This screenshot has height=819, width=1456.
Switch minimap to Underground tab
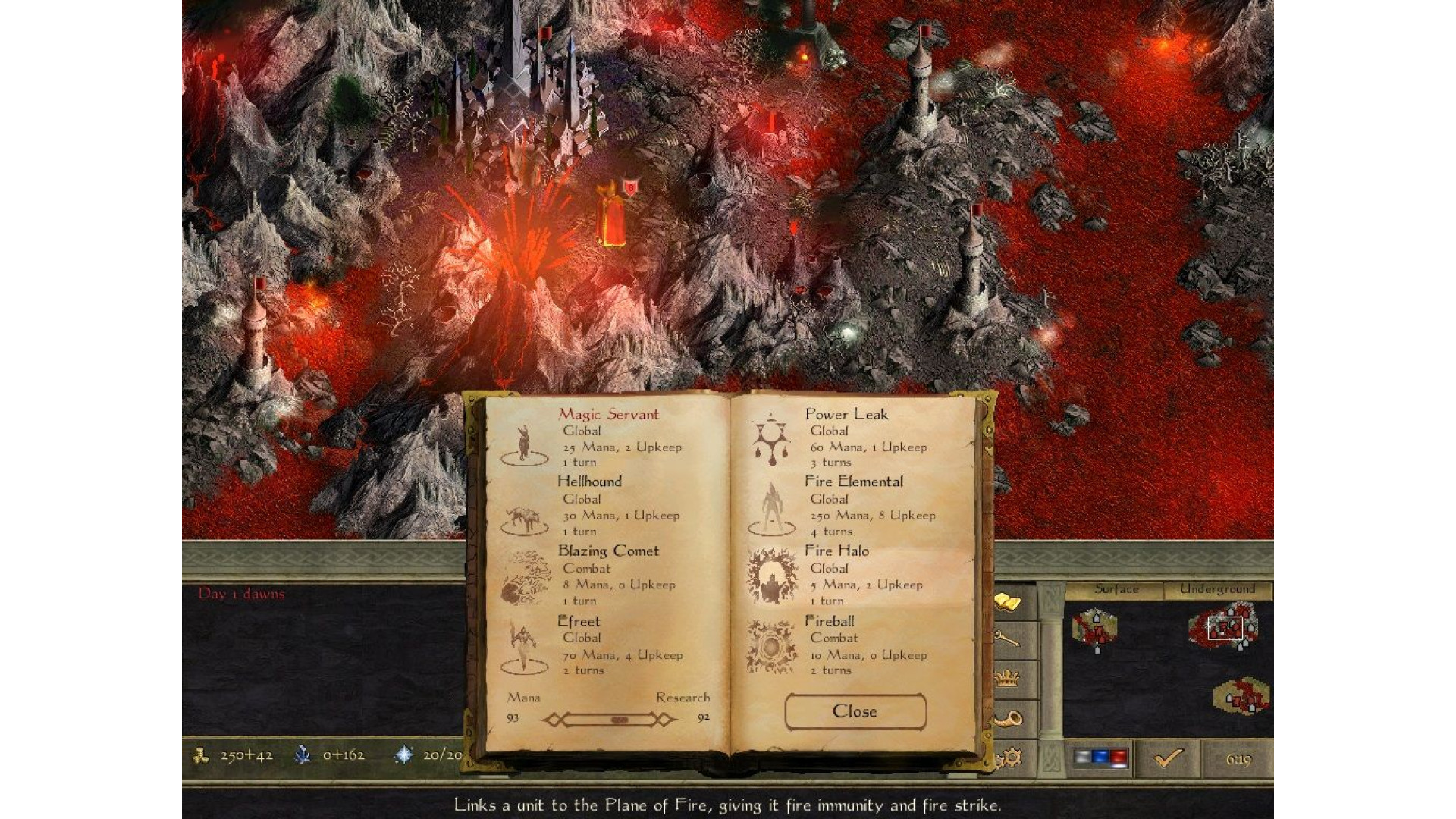[1217, 589]
